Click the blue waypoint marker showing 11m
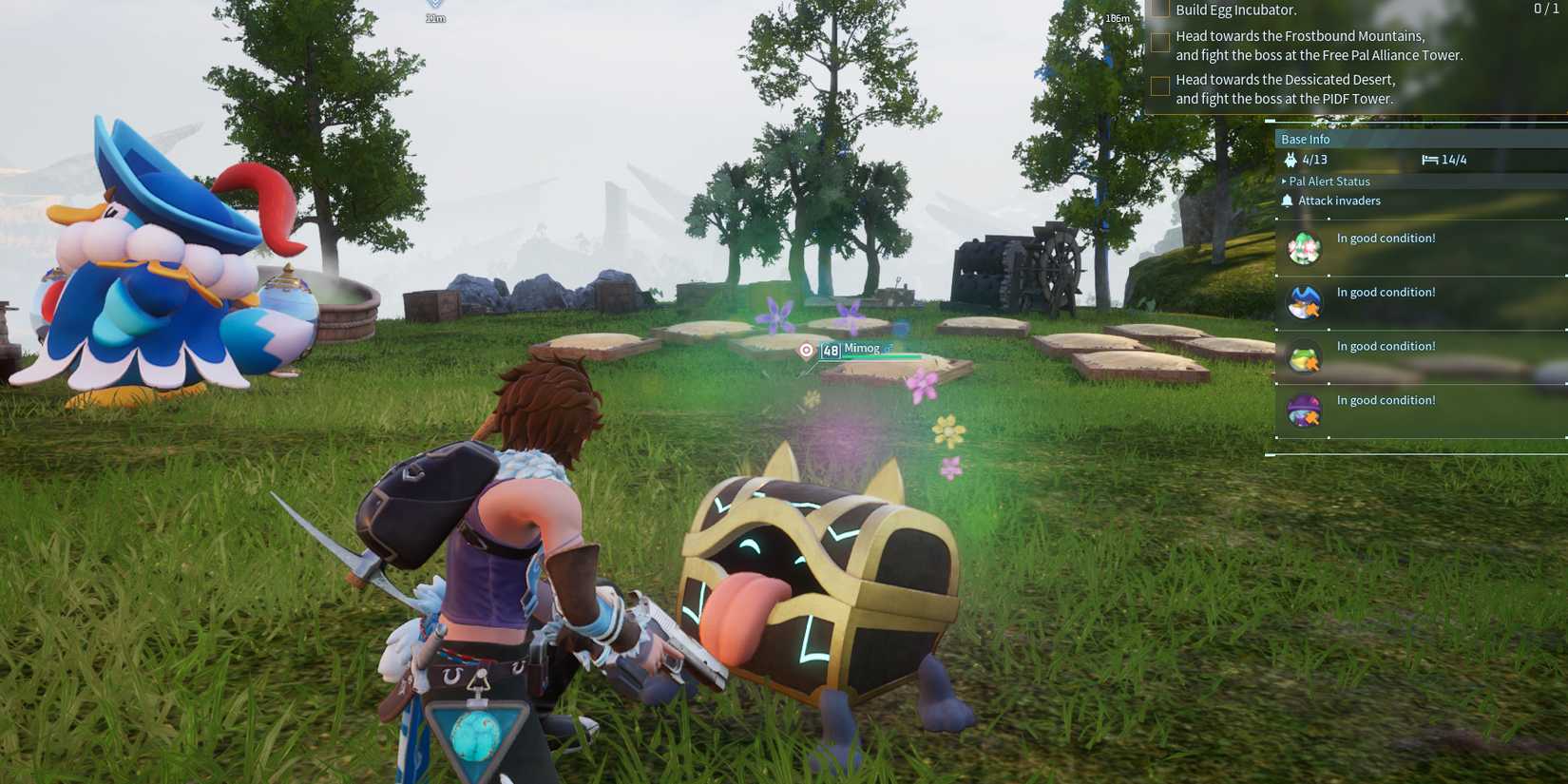The width and height of the screenshot is (1568, 784). click(x=434, y=11)
